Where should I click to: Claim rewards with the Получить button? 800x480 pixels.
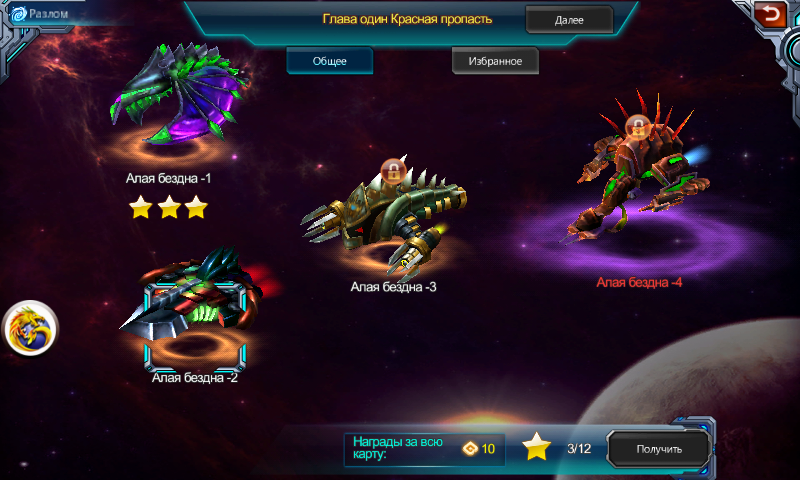pos(659,449)
